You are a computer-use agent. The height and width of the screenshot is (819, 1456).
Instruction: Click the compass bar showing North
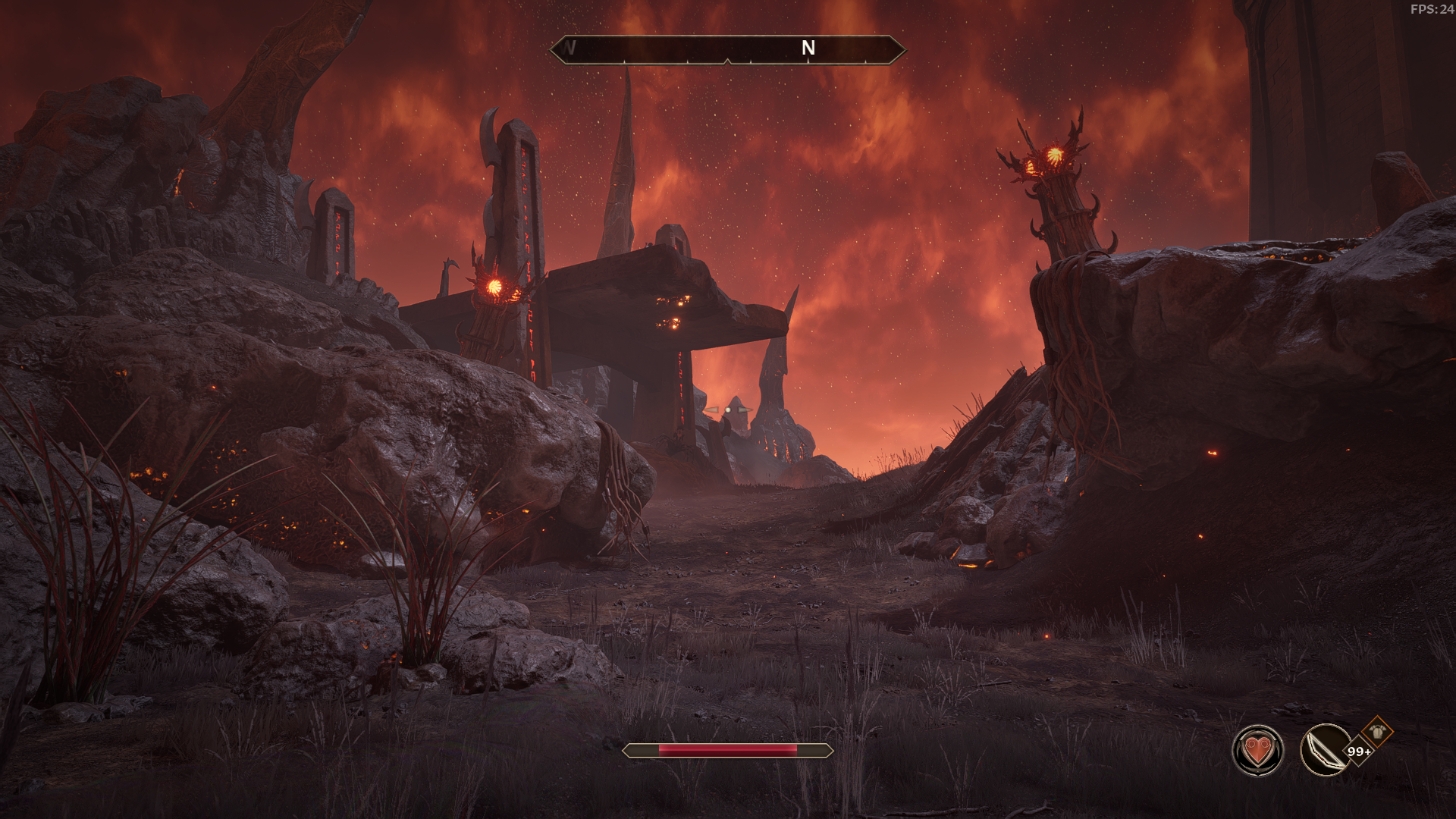tap(727, 49)
